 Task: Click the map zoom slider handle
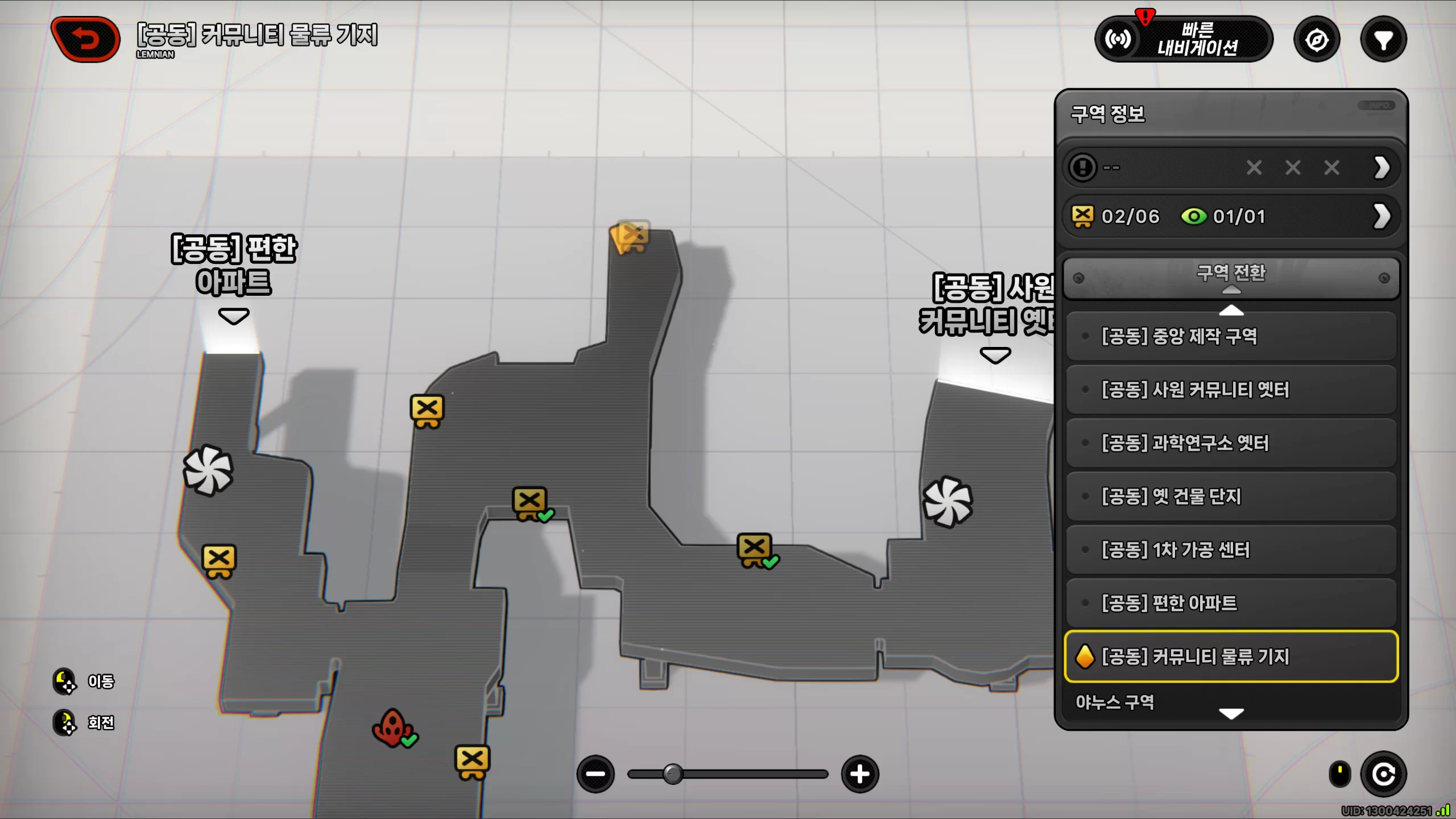click(673, 774)
